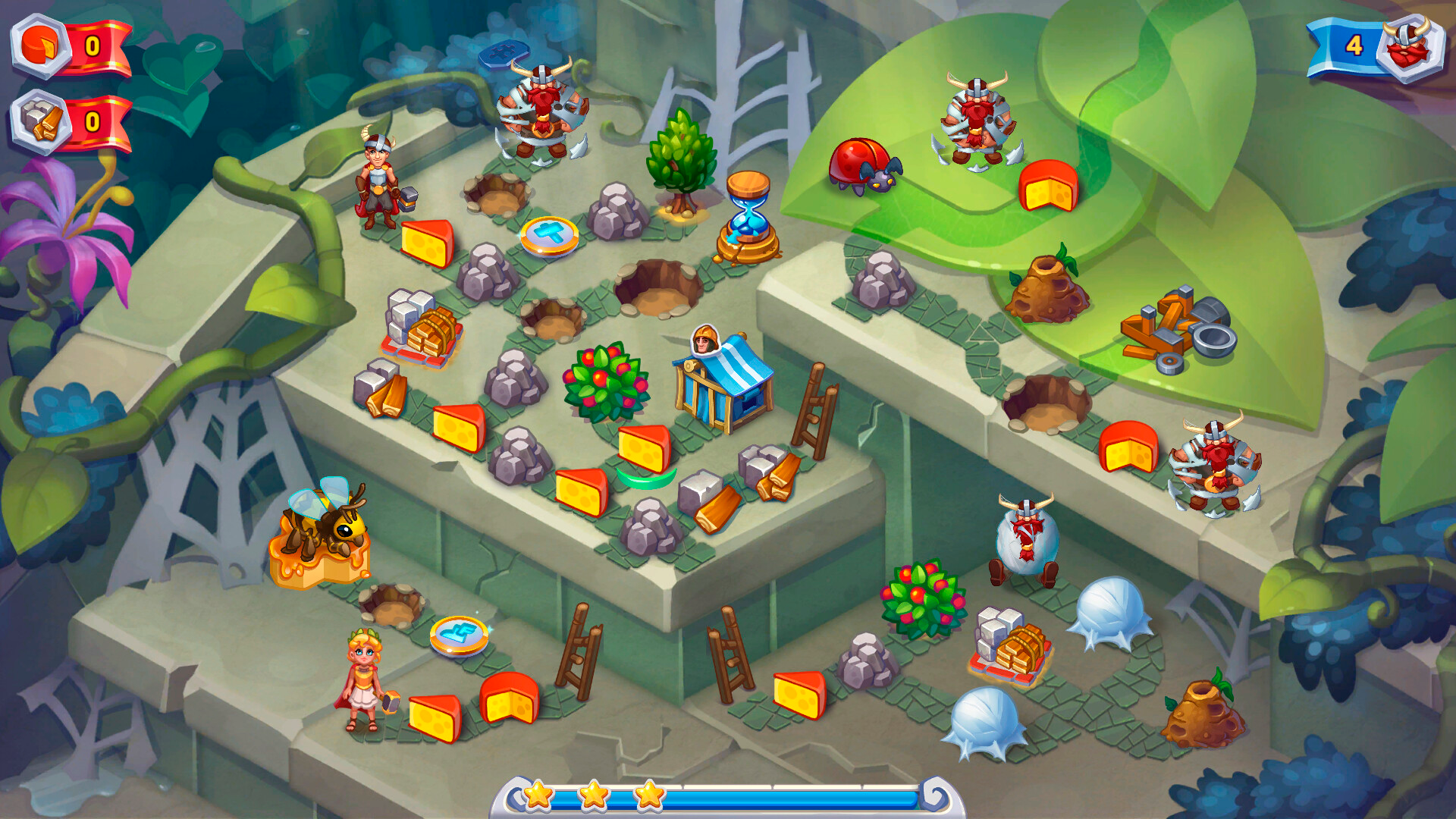Click the cart loaded with stones and logs
This screenshot has height=819, width=1456.
[x=419, y=322]
